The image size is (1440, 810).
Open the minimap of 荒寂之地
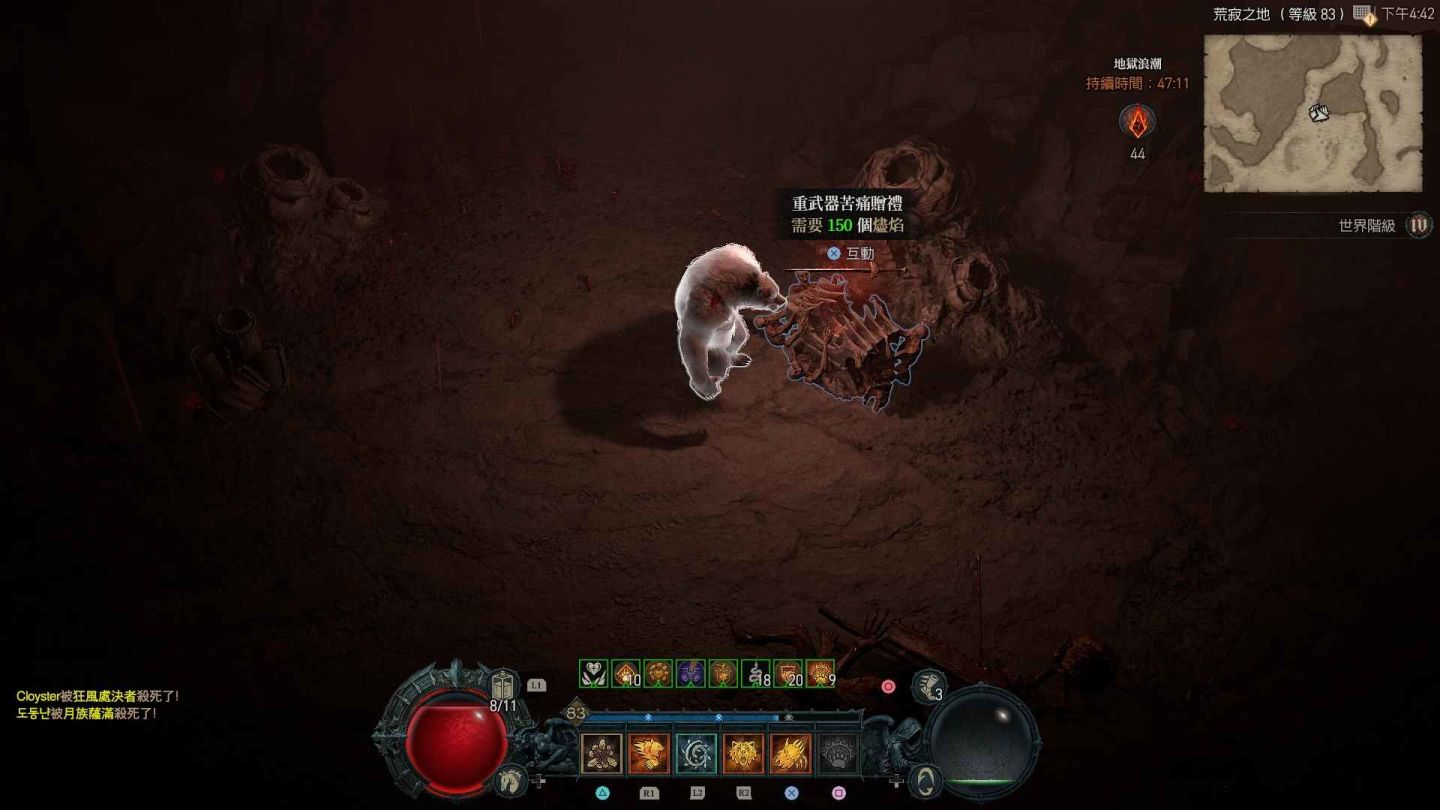(1312, 113)
